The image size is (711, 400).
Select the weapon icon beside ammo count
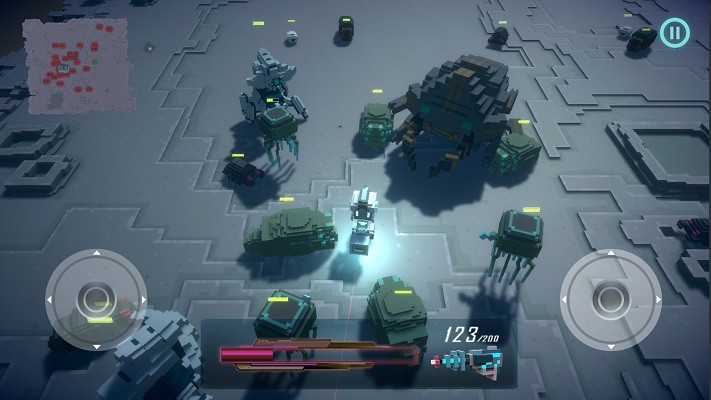[467, 362]
